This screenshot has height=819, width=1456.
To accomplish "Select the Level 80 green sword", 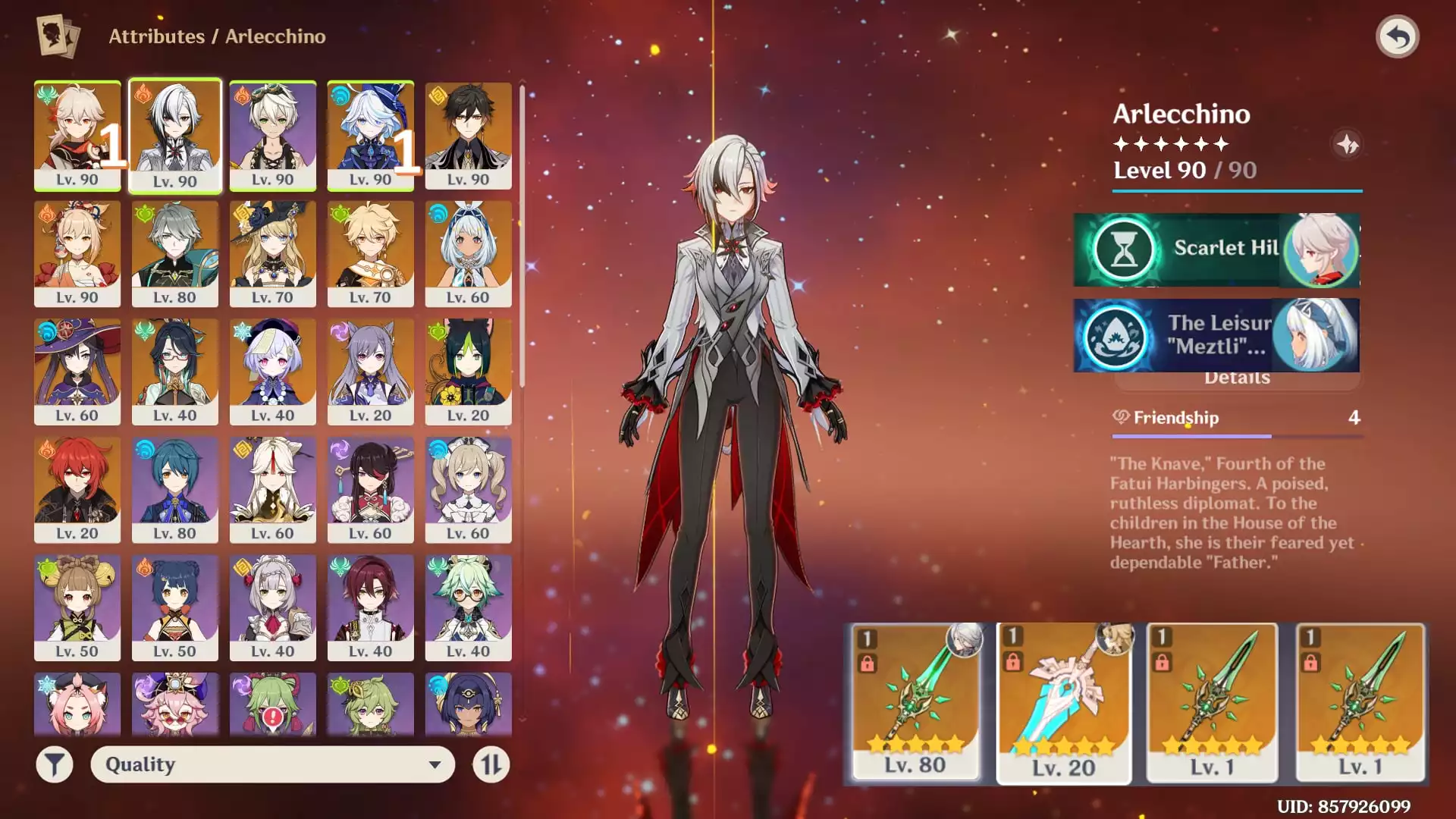I will [915, 702].
